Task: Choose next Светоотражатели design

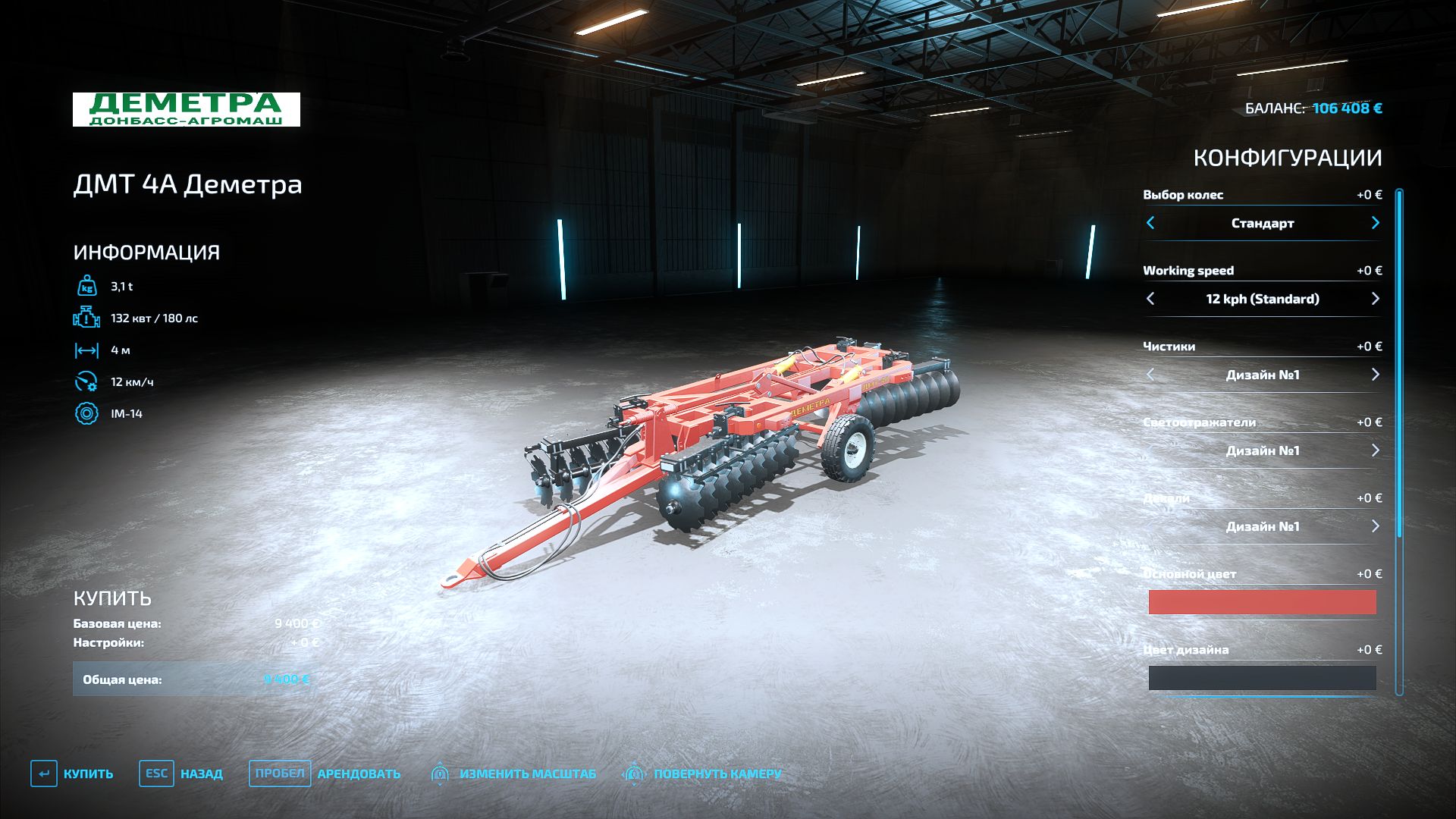Action: [x=1375, y=450]
